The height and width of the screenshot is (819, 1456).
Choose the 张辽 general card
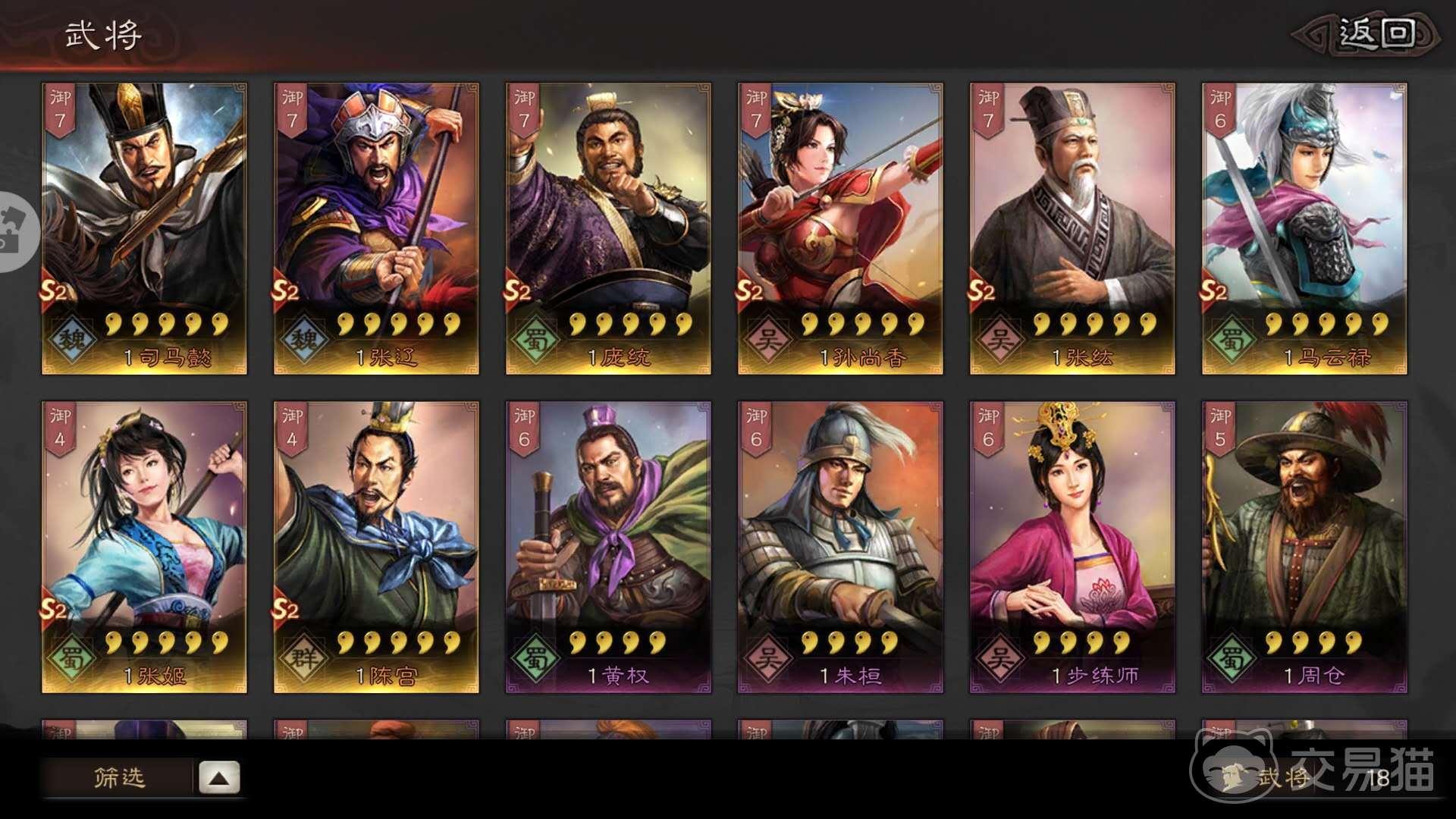(x=376, y=227)
